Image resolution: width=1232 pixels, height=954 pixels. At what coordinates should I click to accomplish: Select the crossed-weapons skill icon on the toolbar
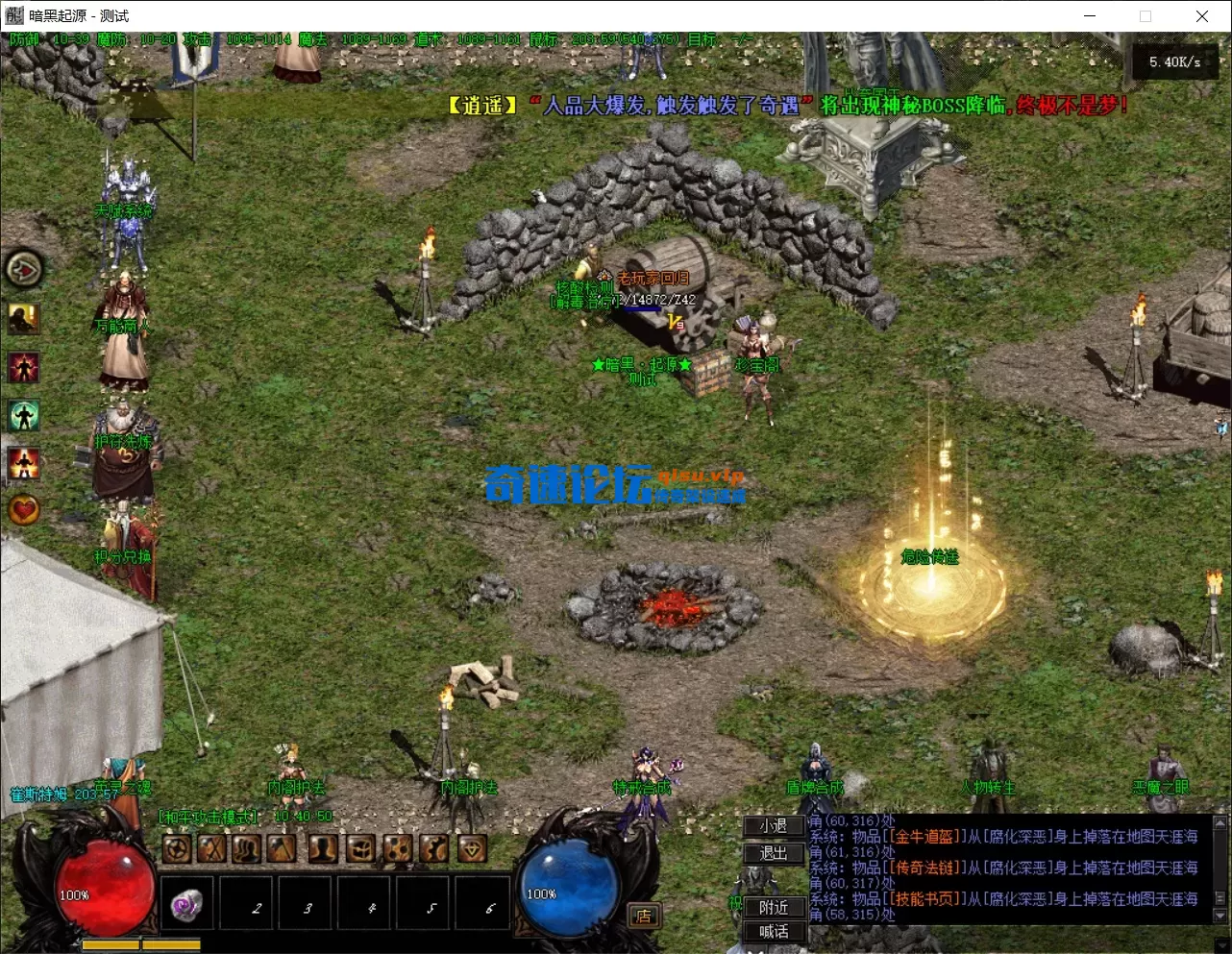(212, 848)
